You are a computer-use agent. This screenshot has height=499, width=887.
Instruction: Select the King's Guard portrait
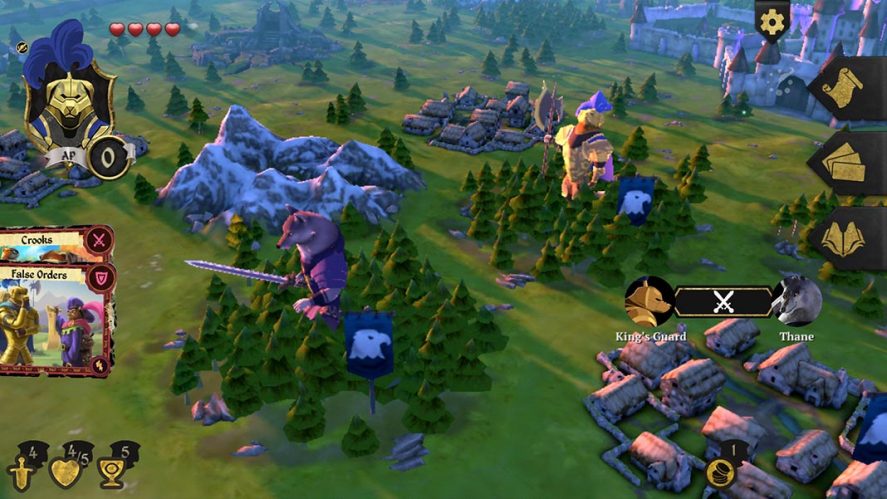(649, 300)
